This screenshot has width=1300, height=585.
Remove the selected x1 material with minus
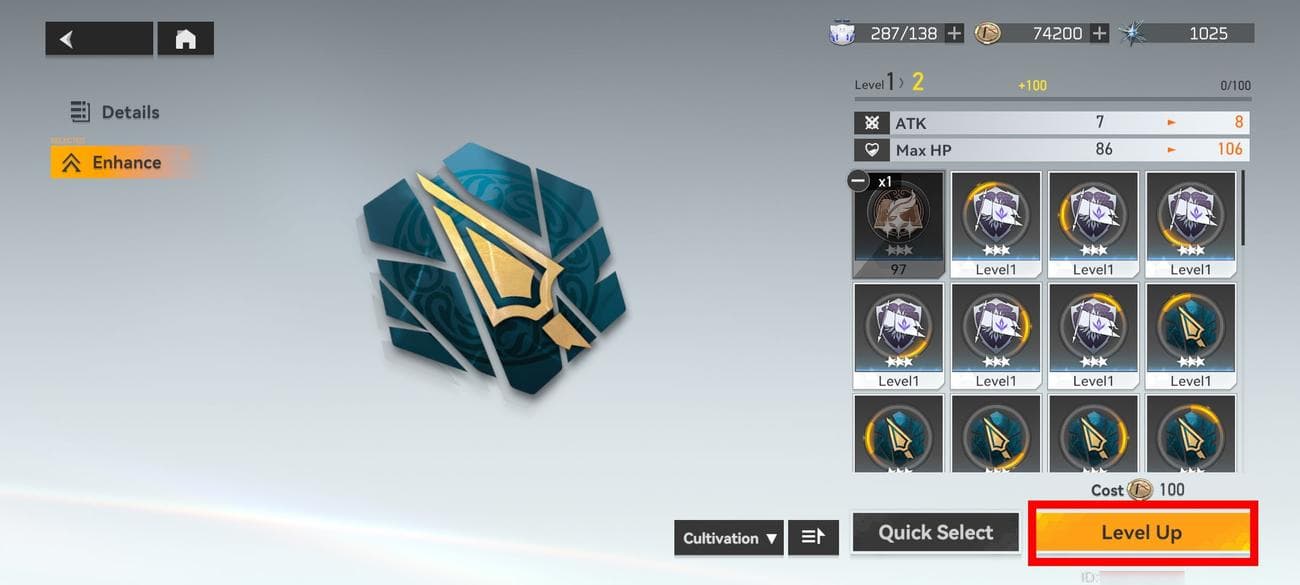point(858,181)
